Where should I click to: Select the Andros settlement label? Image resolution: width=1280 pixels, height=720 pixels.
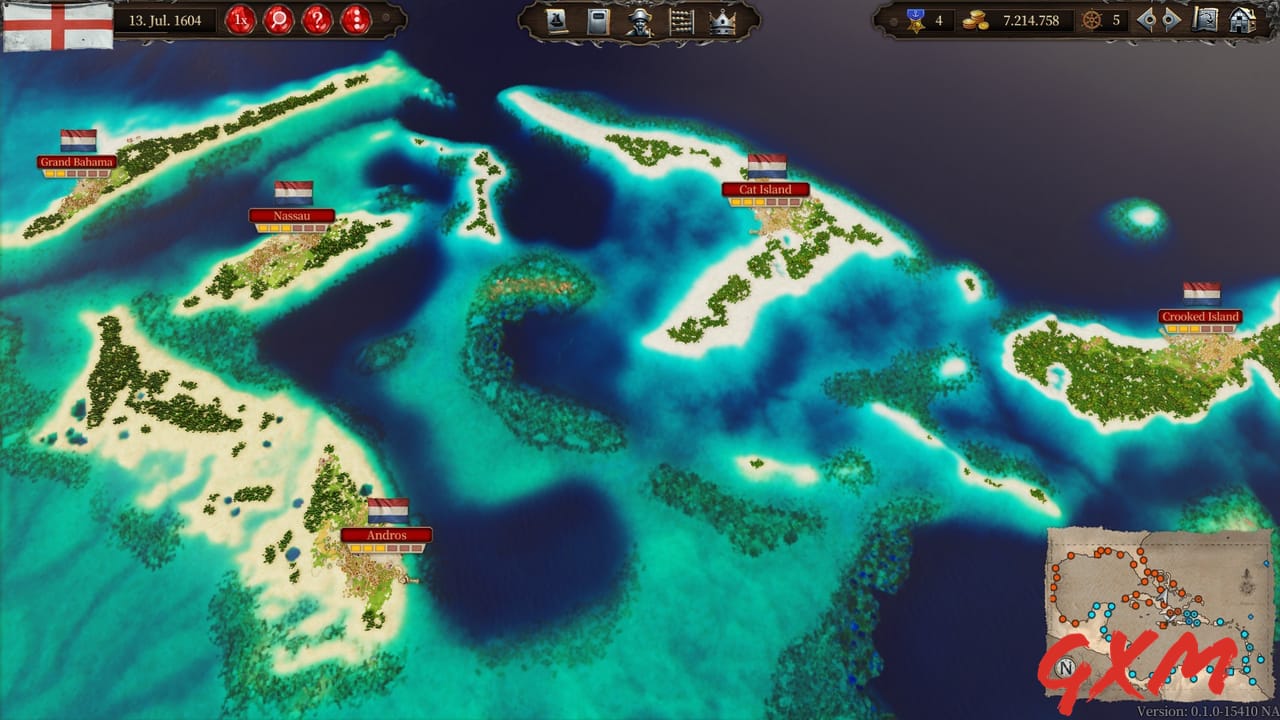pos(388,535)
